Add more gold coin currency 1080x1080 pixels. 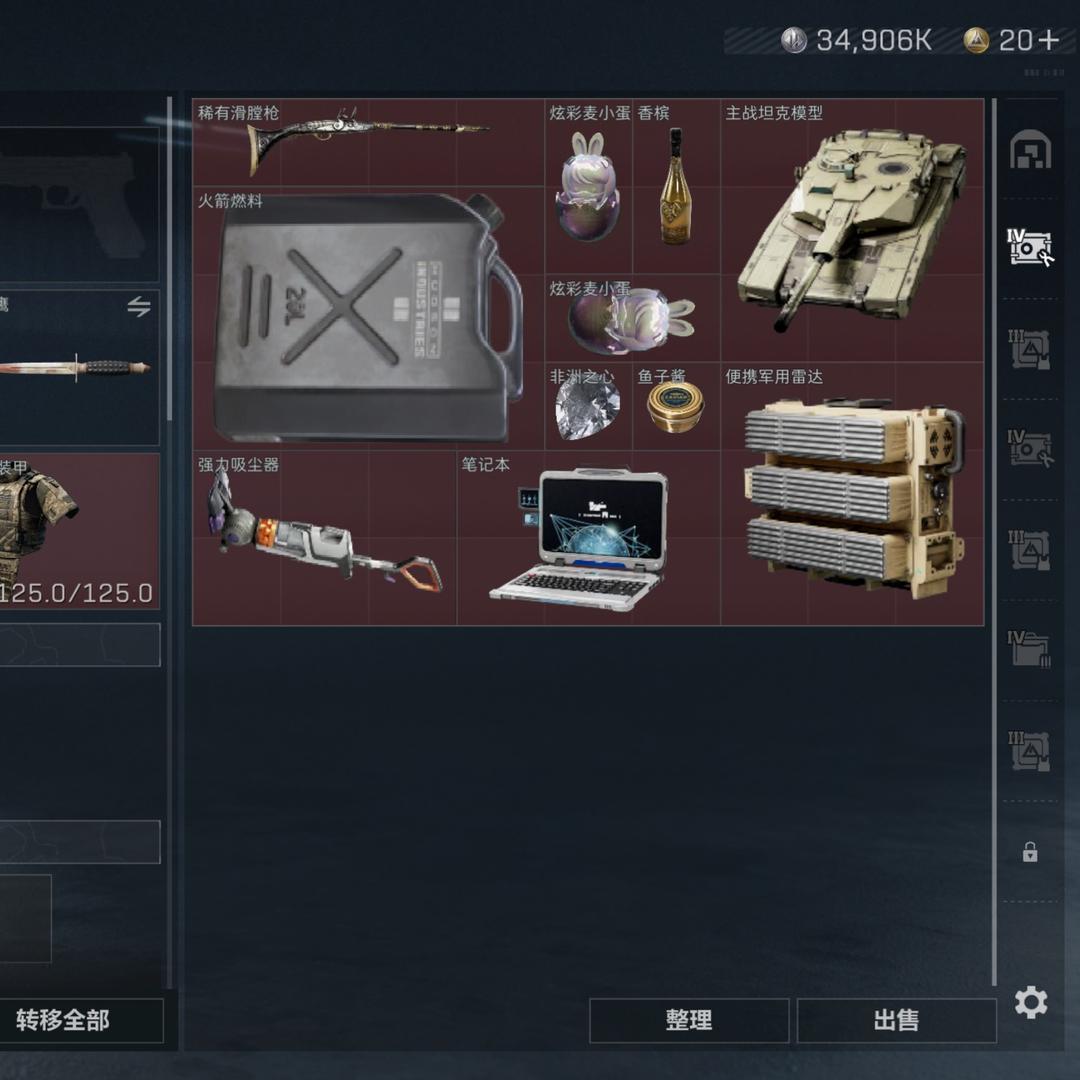click(x=1048, y=40)
